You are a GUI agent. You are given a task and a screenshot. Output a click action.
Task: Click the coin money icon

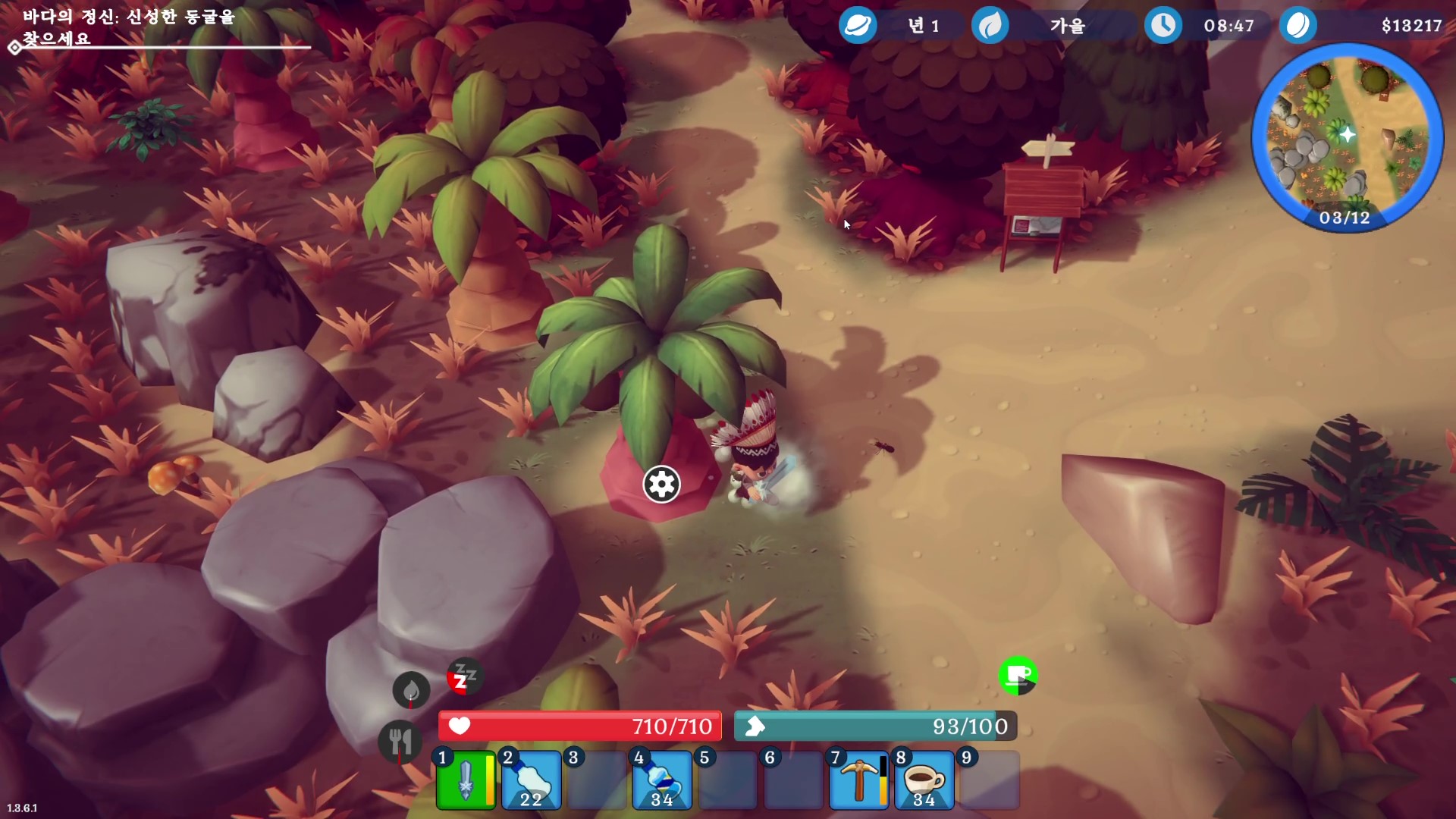tap(1298, 26)
